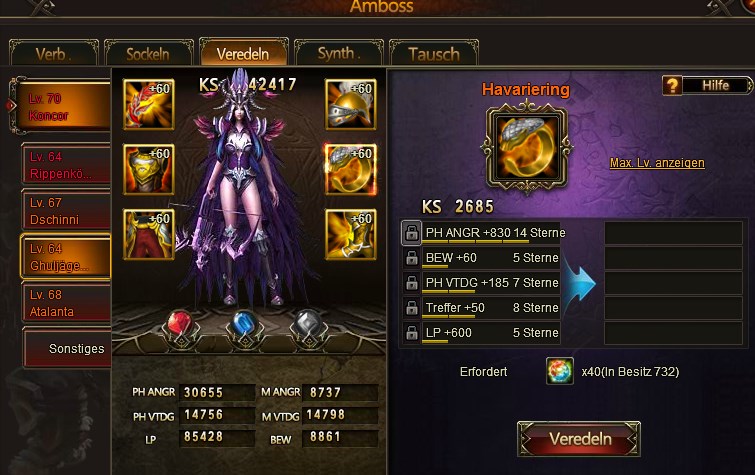Switch to the Verb. tab
The width and height of the screenshot is (755, 475).
click(x=53, y=54)
